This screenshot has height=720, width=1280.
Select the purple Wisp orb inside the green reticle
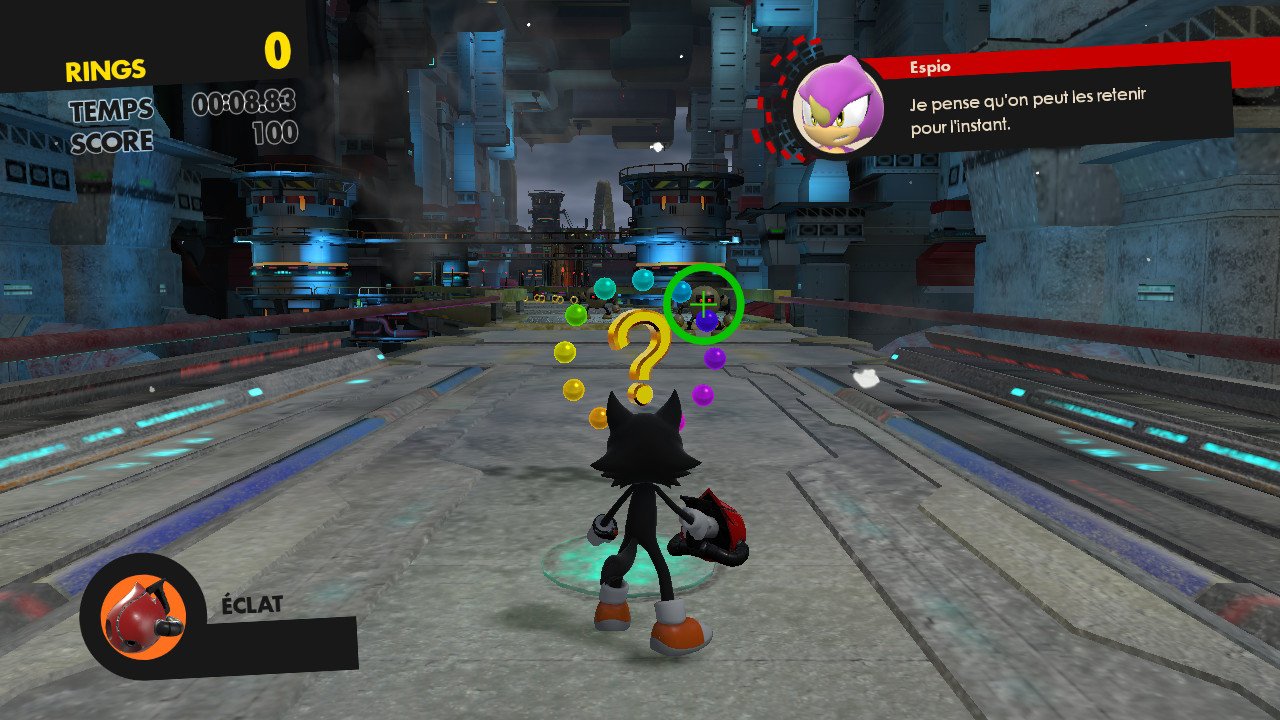707,322
